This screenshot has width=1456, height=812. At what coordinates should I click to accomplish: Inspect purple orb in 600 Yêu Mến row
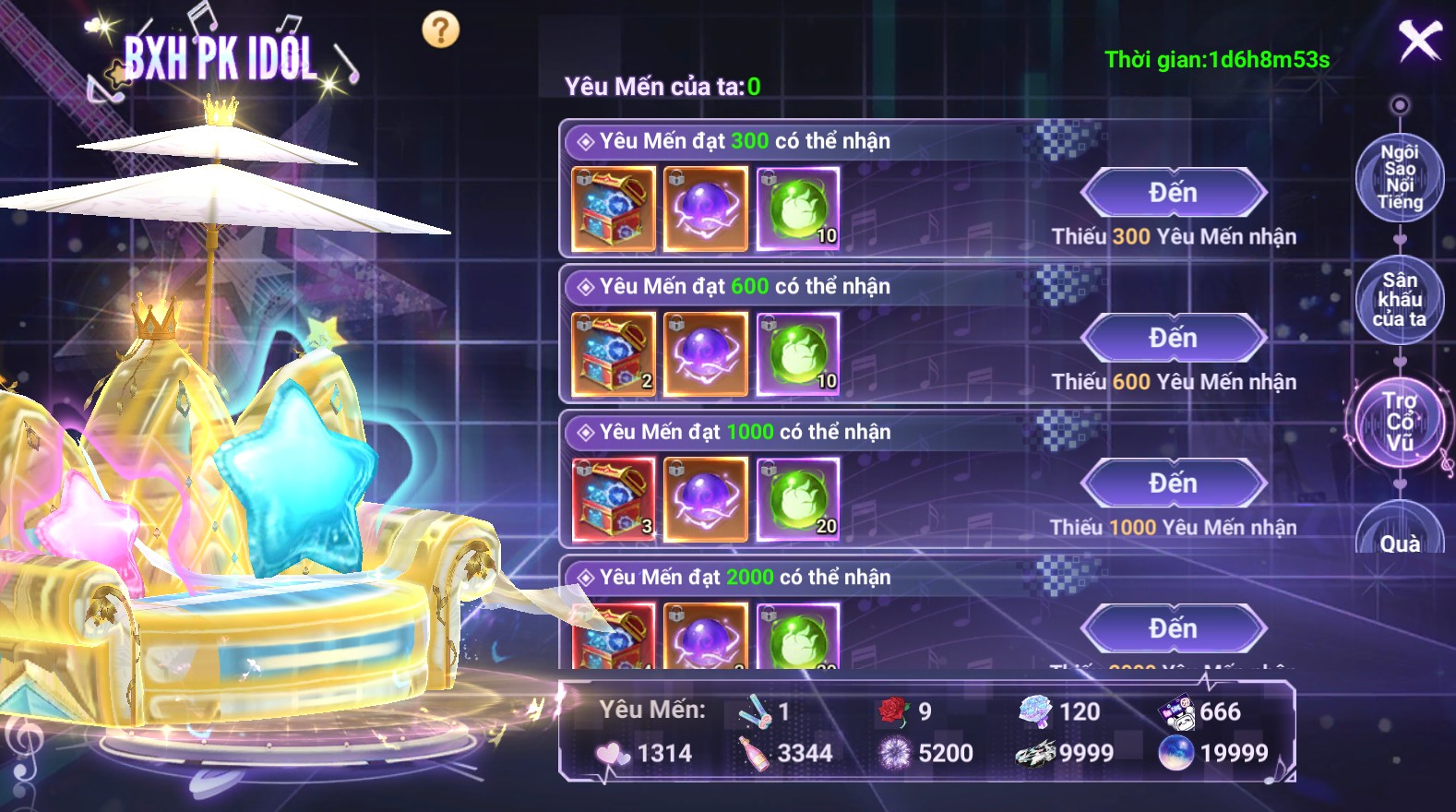click(706, 354)
